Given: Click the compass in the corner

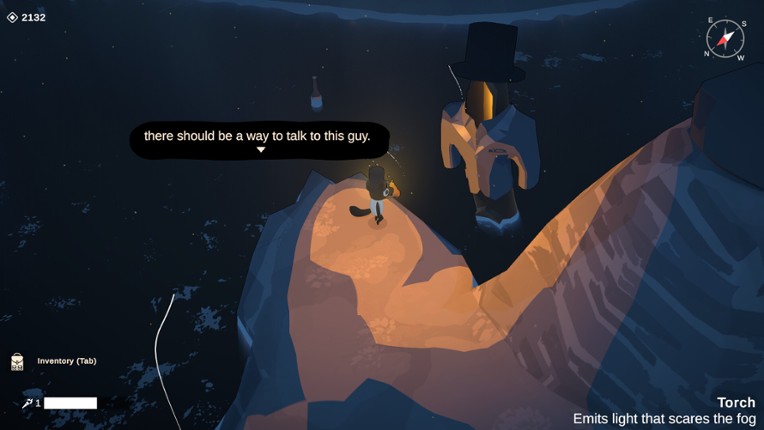Looking at the screenshot, I should pyautogui.click(x=724, y=39).
